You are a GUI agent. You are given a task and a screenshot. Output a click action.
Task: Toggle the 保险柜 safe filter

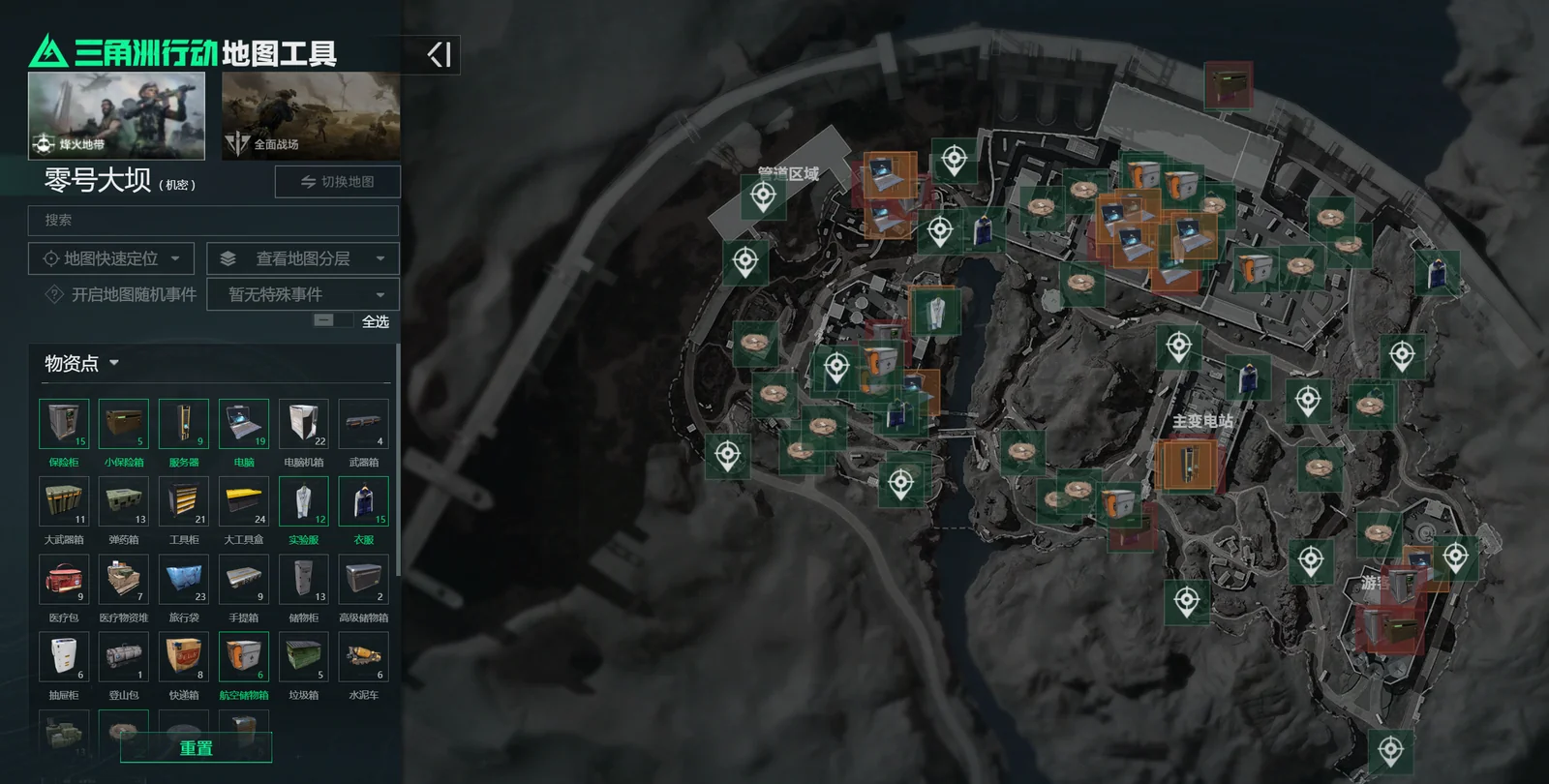tap(64, 424)
